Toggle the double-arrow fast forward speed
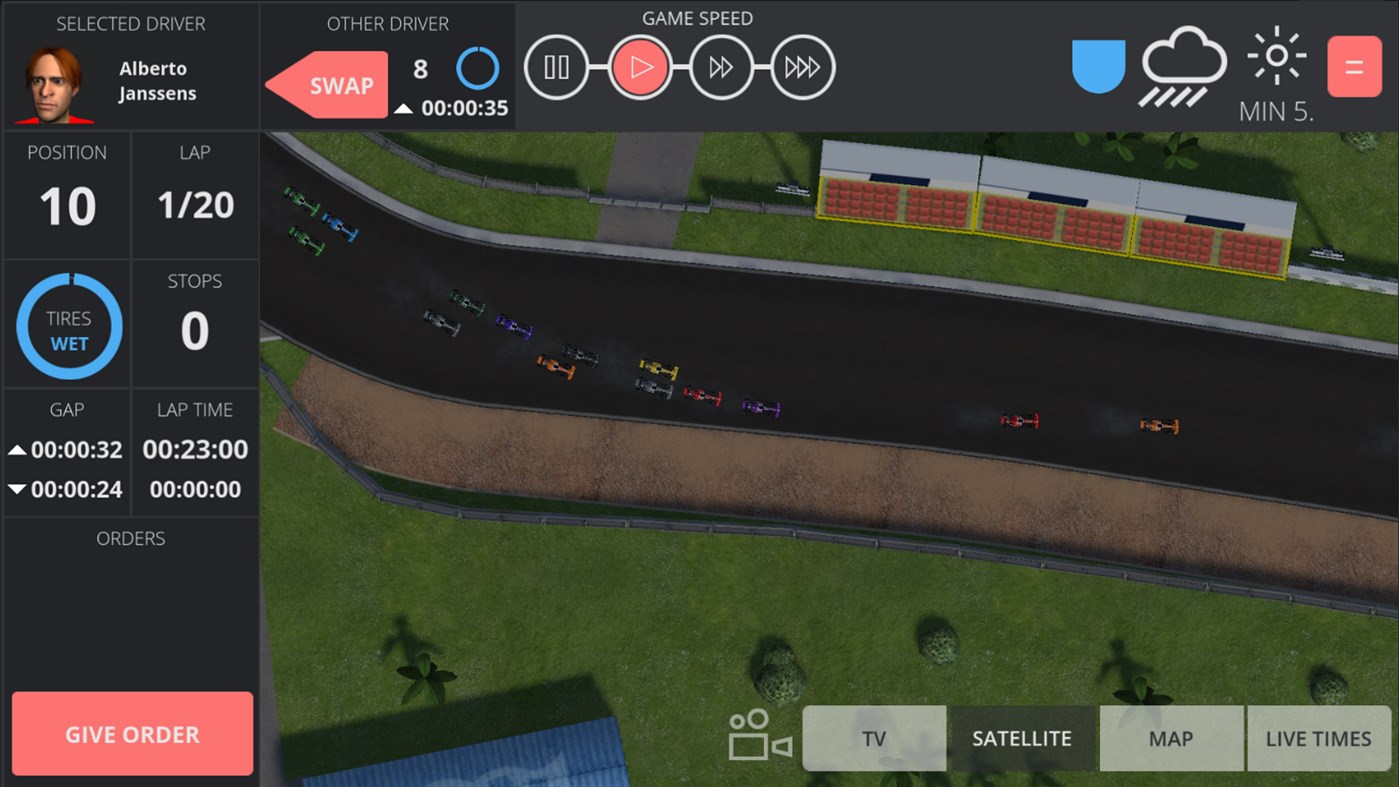Image resolution: width=1399 pixels, height=787 pixels. point(720,67)
